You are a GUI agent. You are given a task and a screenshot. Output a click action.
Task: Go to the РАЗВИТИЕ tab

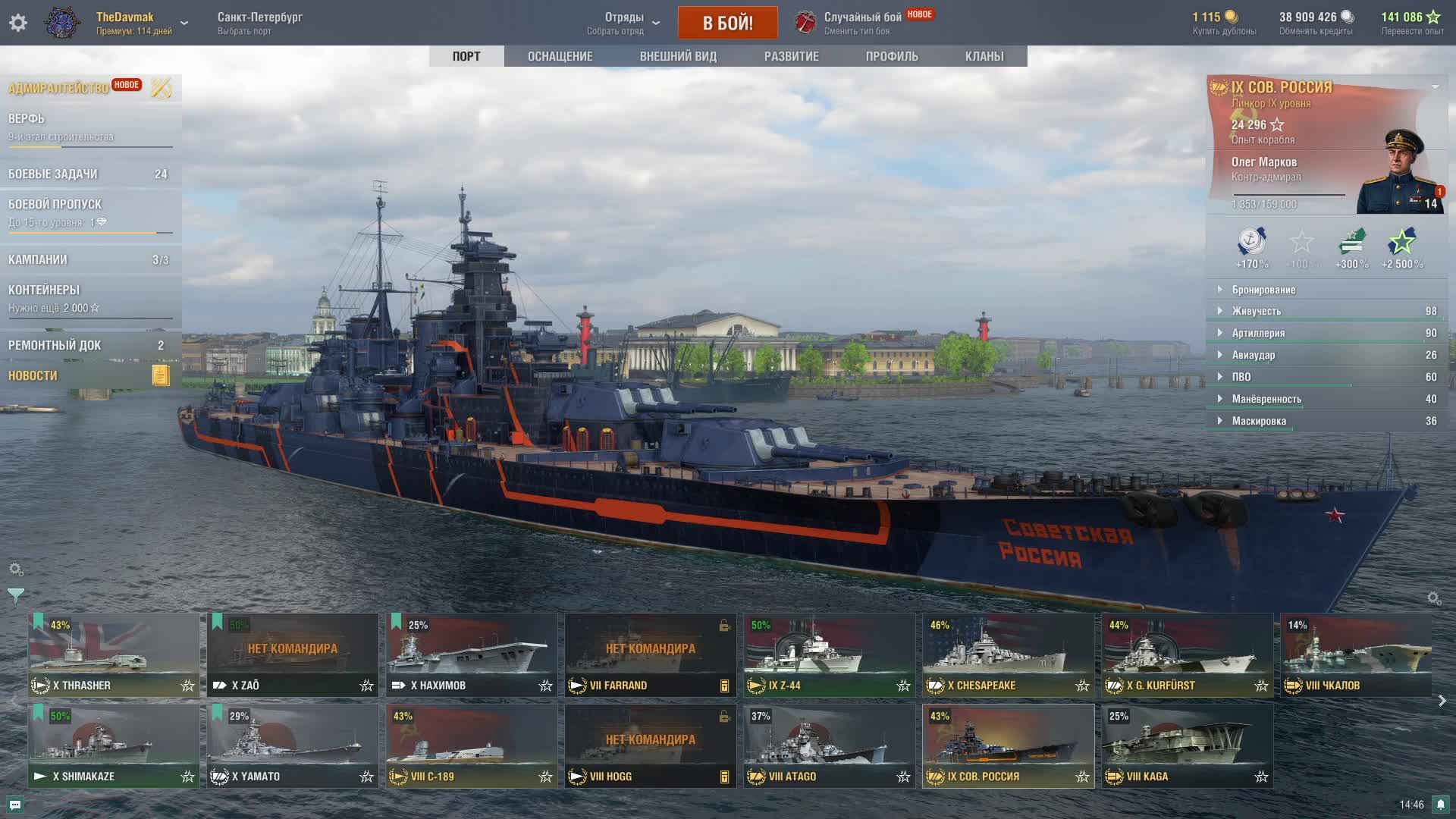(791, 56)
